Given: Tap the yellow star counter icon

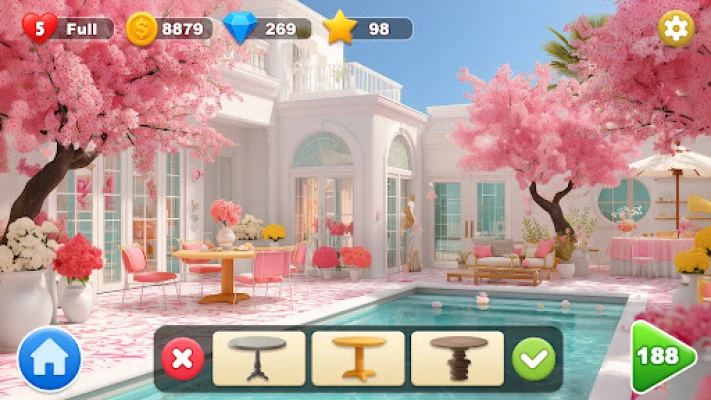Looking at the screenshot, I should pyautogui.click(x=340, y=28).
